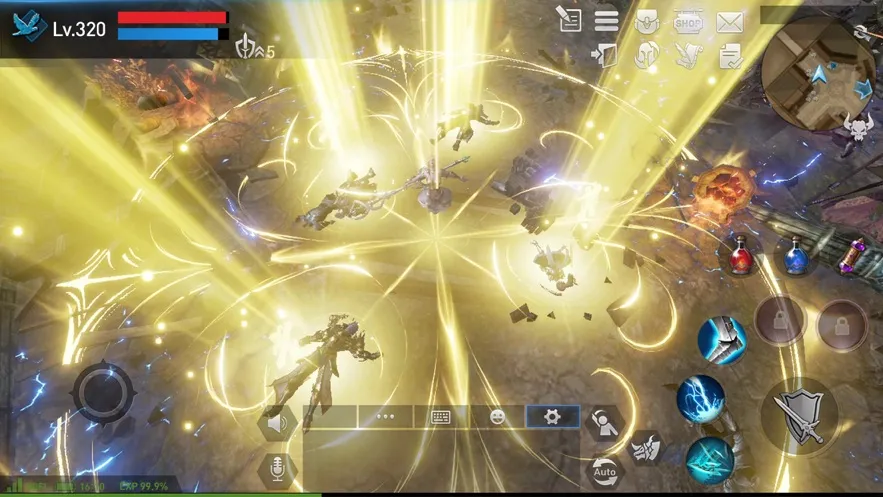The image size is (883, 497).
Task: Activate the lightning bolt skill
Action: (x=700, y=398)
